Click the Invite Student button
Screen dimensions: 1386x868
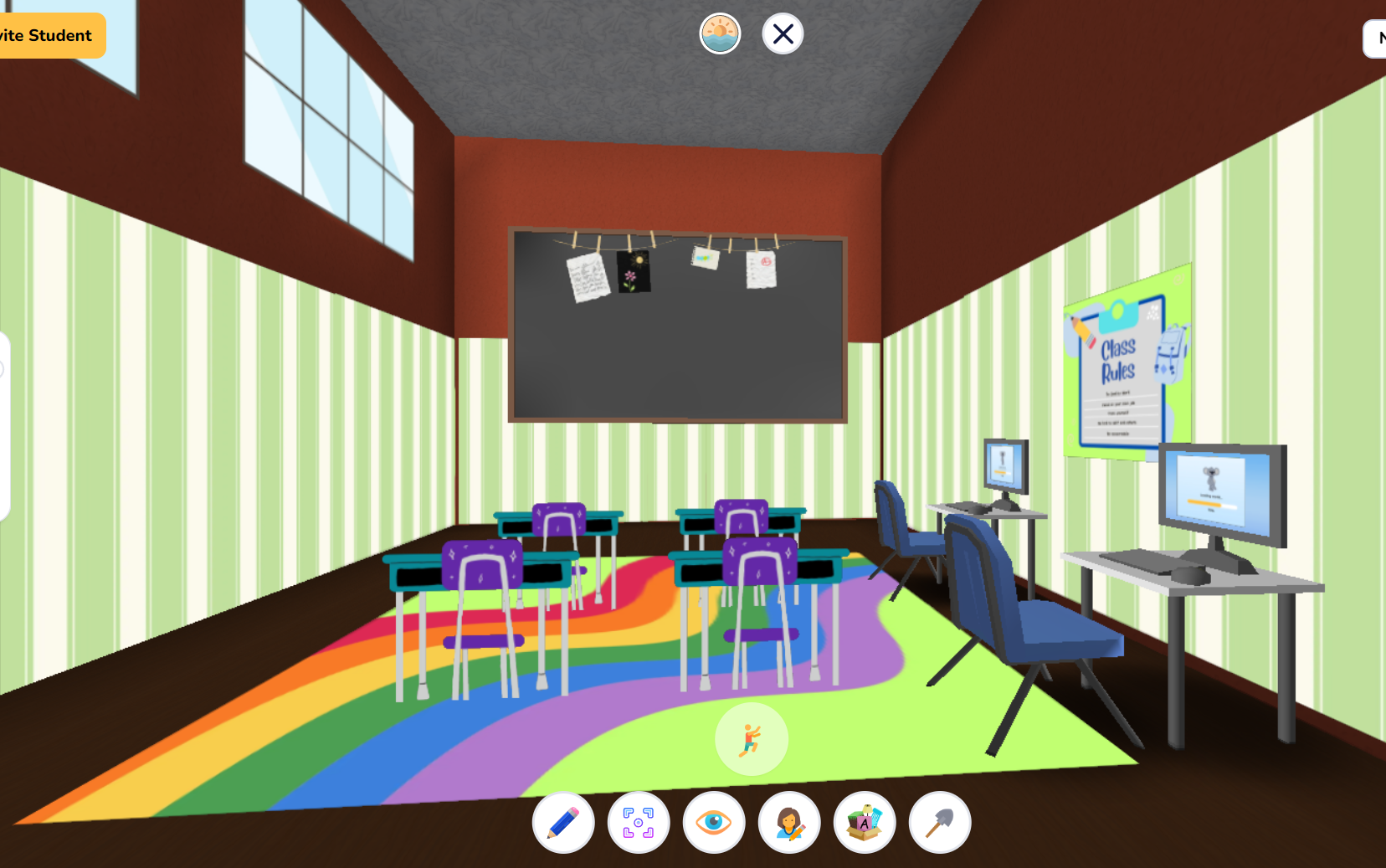click(x=46, y=36)
